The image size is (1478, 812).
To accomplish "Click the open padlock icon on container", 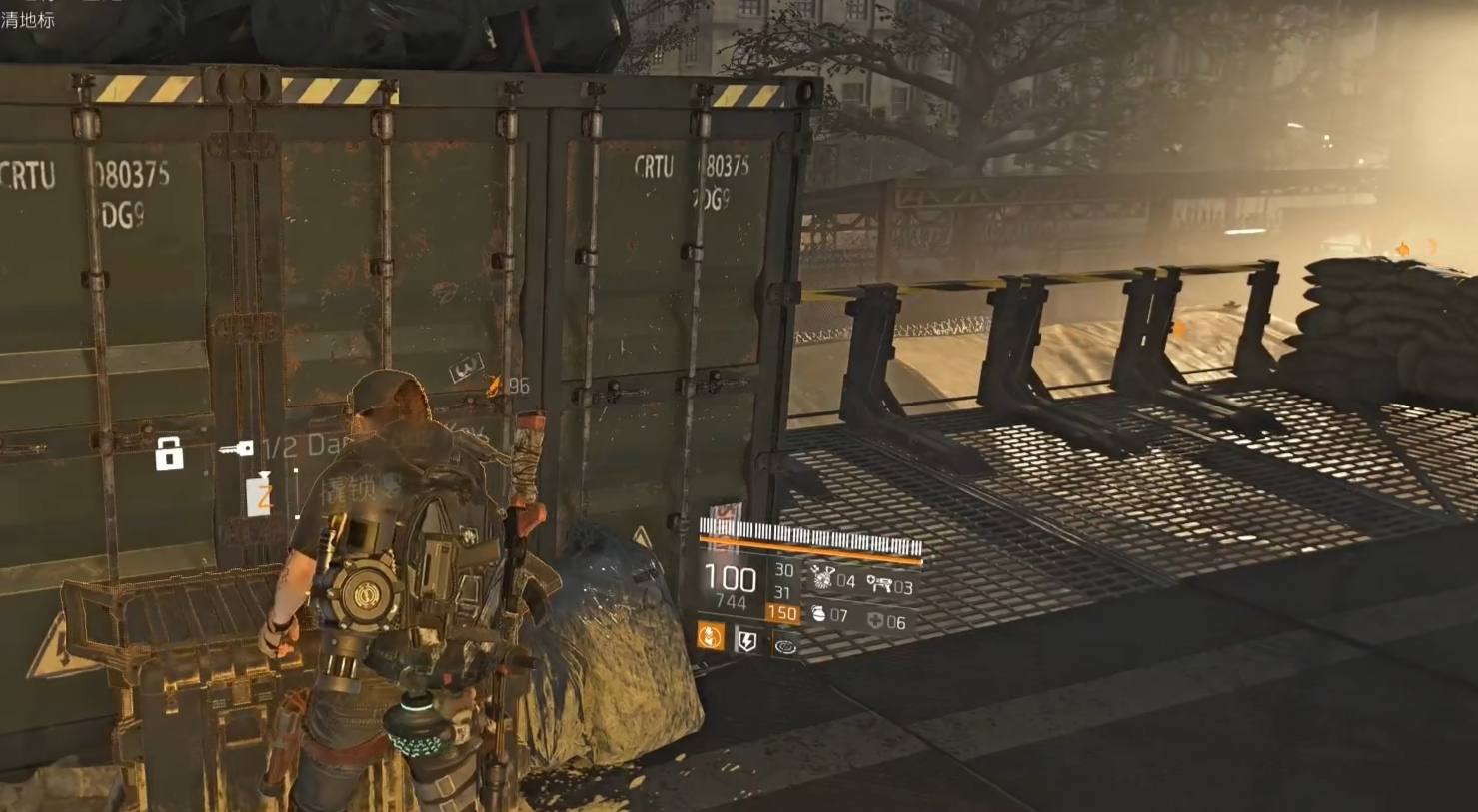I will point(169,454).
